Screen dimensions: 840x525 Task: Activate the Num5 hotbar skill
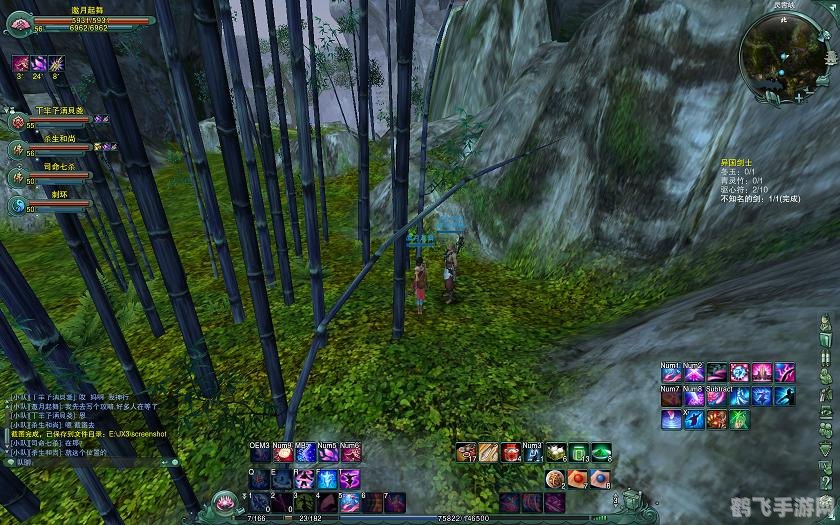[327, 454]
